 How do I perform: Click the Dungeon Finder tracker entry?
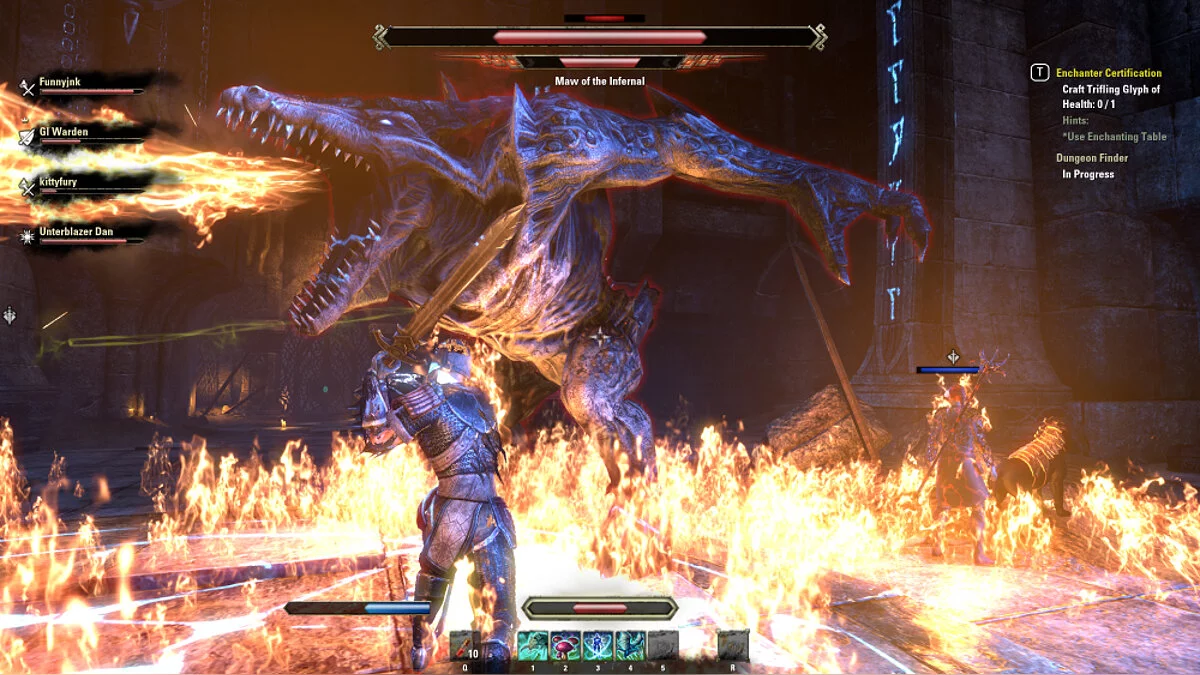click(x=1092, y=158)
